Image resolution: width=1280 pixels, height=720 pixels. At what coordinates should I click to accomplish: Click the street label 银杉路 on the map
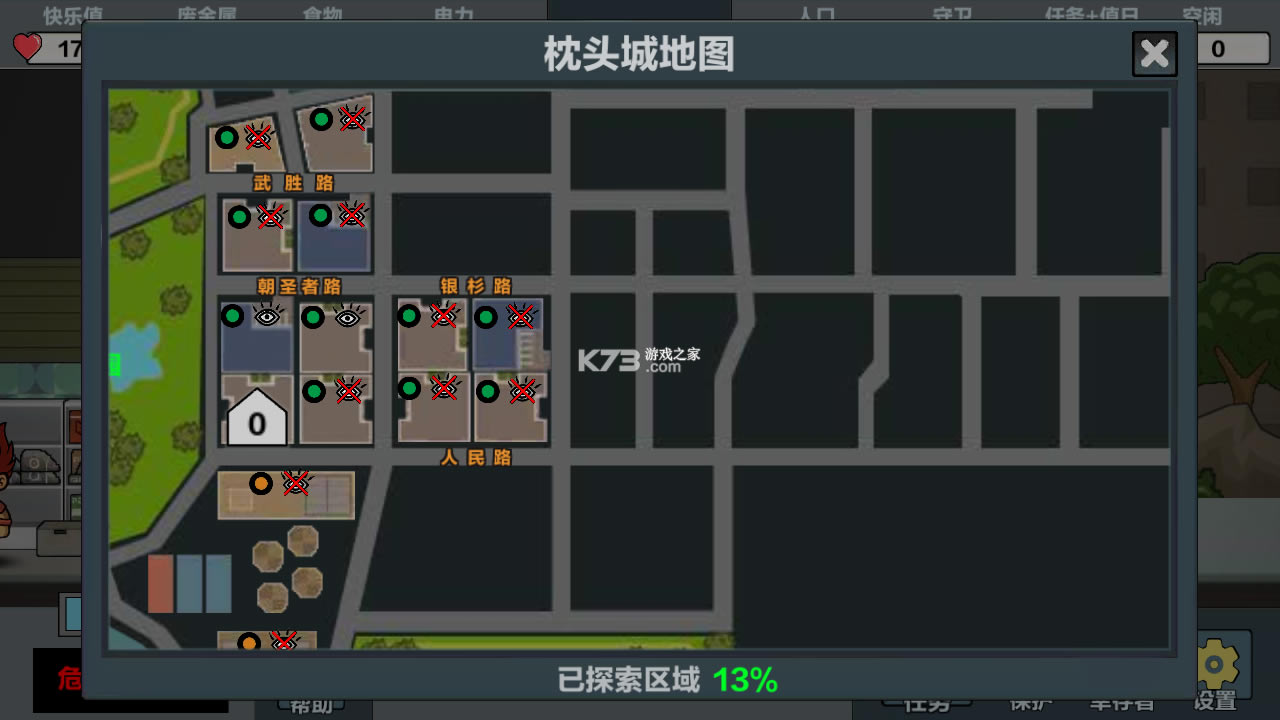click(476, 283)
